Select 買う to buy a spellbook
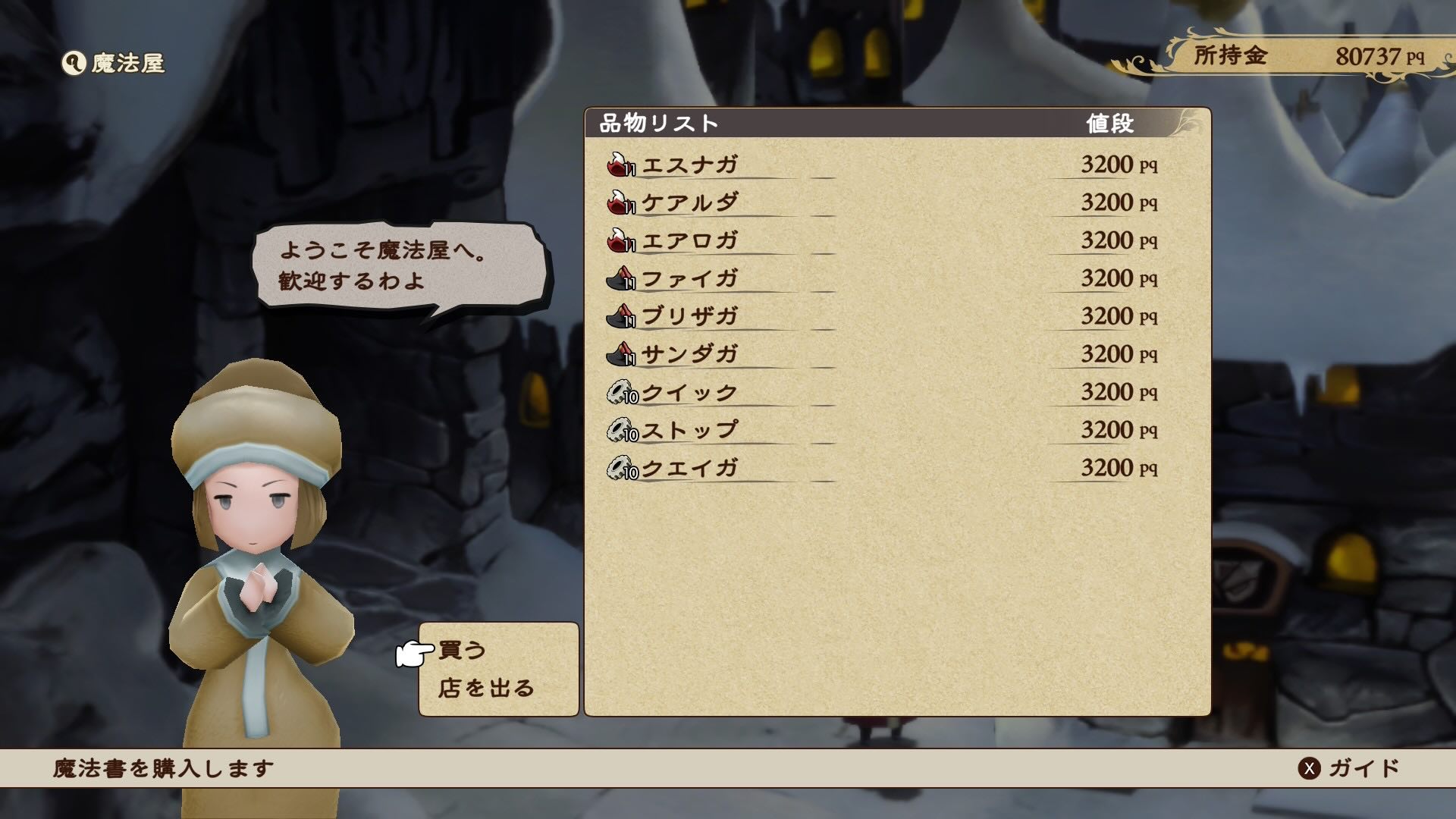The image size is (1456, 819). click(461, 649)
